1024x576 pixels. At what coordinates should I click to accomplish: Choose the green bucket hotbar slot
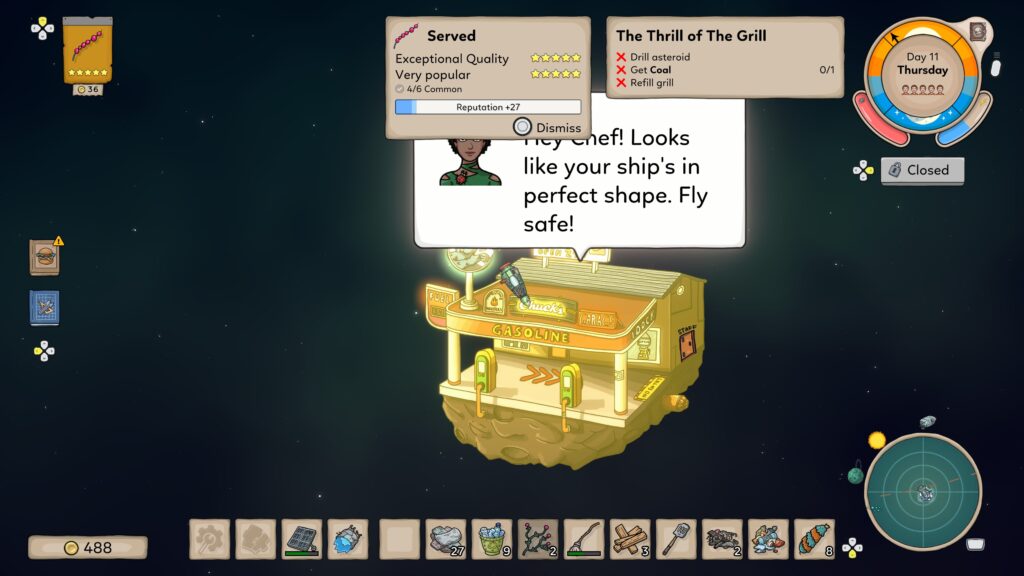tap(491, 539)
